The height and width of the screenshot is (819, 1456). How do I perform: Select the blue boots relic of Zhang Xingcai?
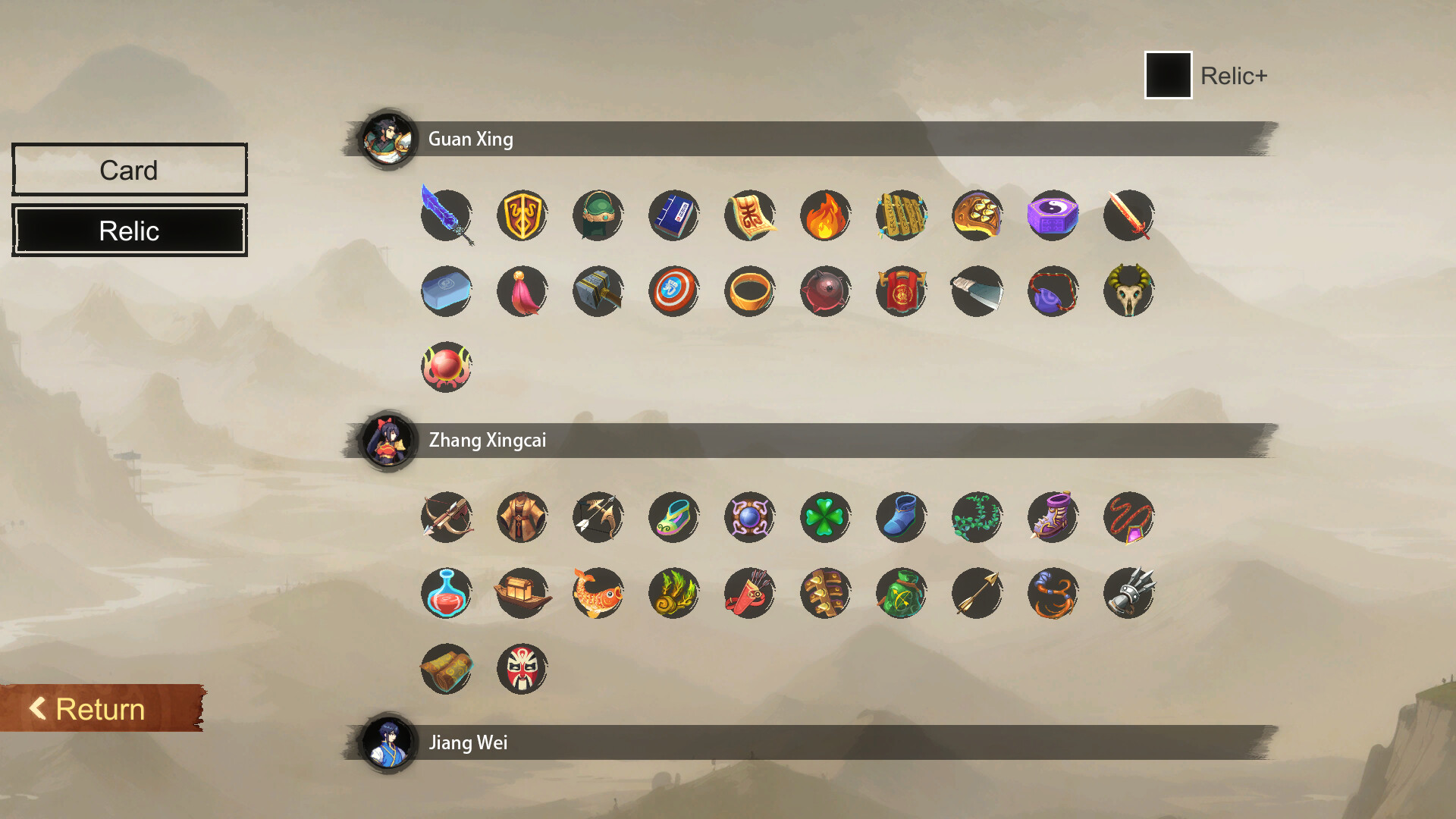coord(901,517)
